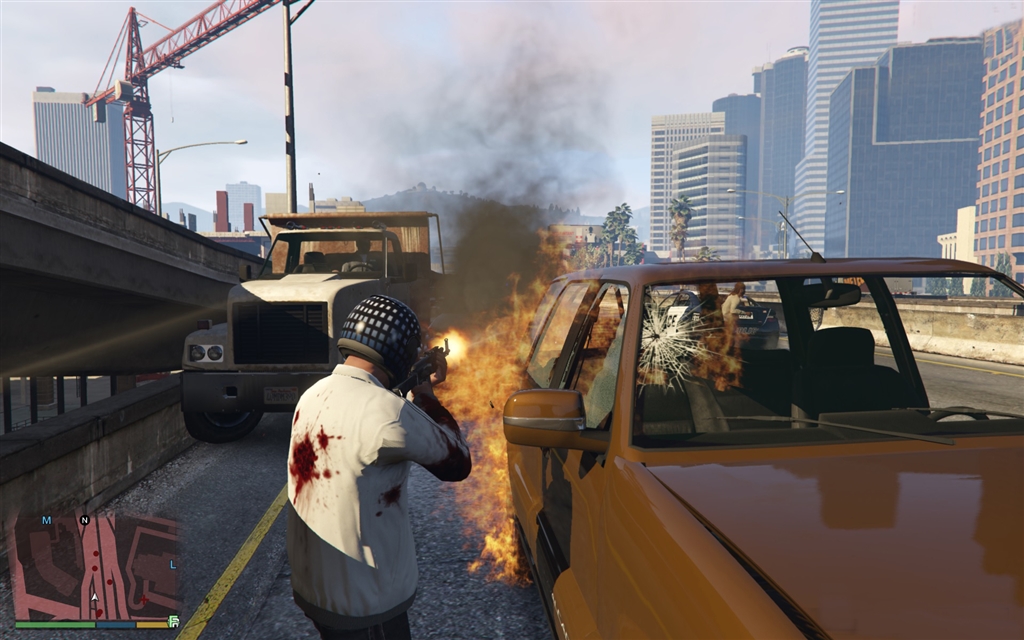
Task: Click the North compass marker on minimap
Action: point(85,520)
